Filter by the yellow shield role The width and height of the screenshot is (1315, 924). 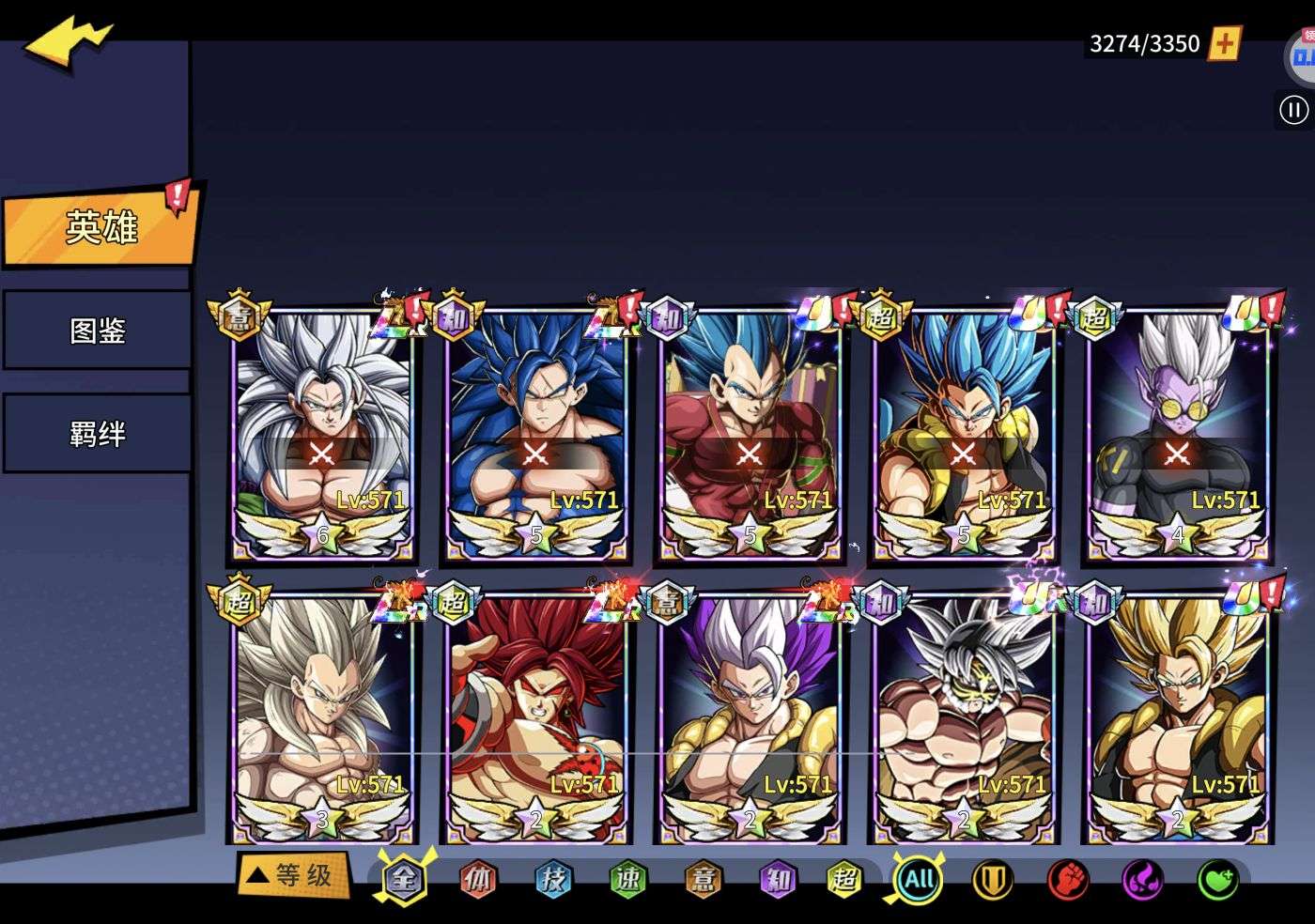point(992,880)
